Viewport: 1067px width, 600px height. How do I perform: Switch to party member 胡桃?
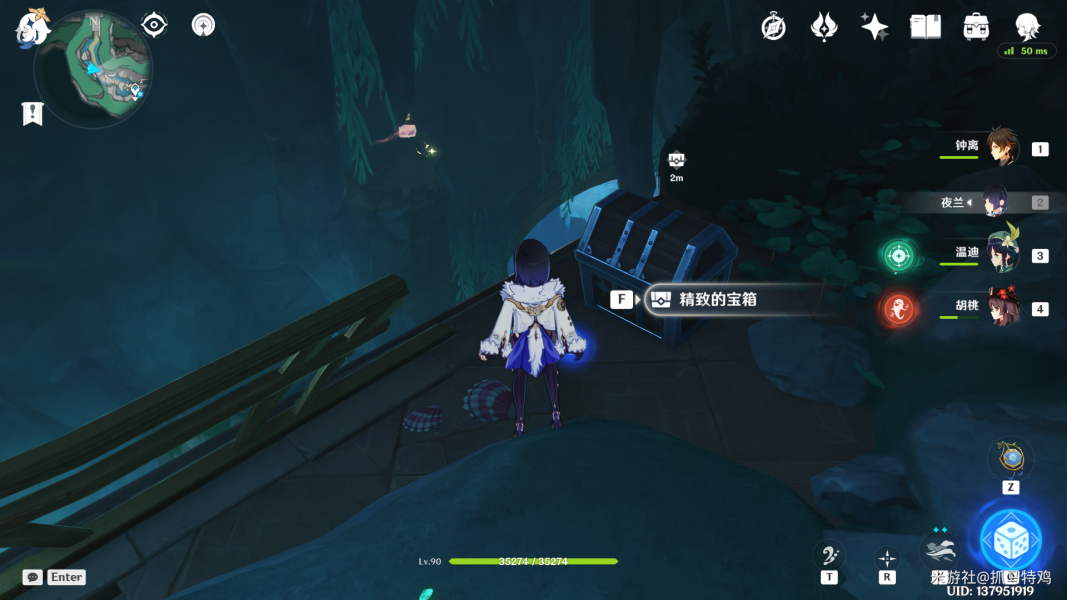1001,308
